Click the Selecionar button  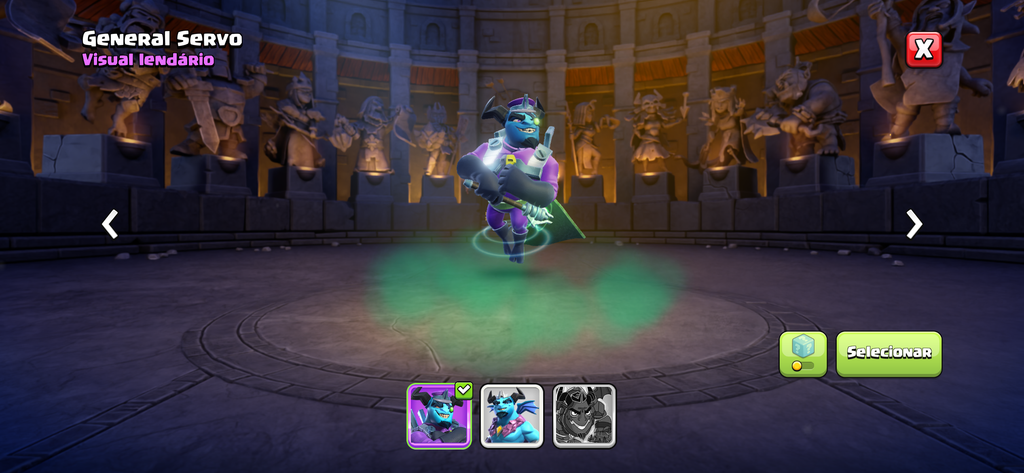tap(889, 353)
